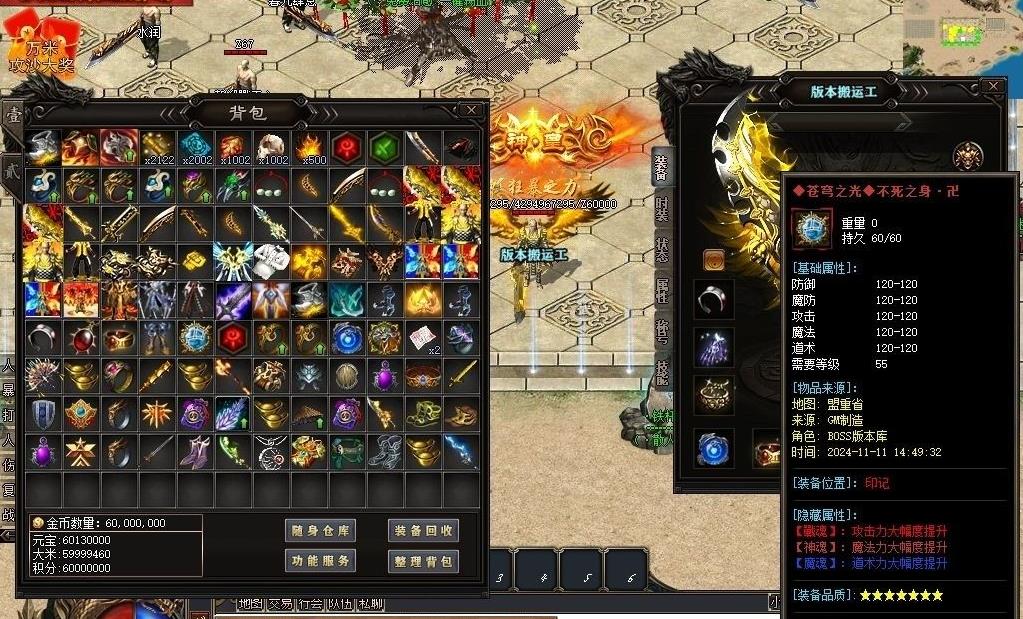Image resolution: width=1023 pixels, height=619 pixels.
Task: Select the equipped purple claw glove slot
Action: pyautogui.click(x=714, y=348)
